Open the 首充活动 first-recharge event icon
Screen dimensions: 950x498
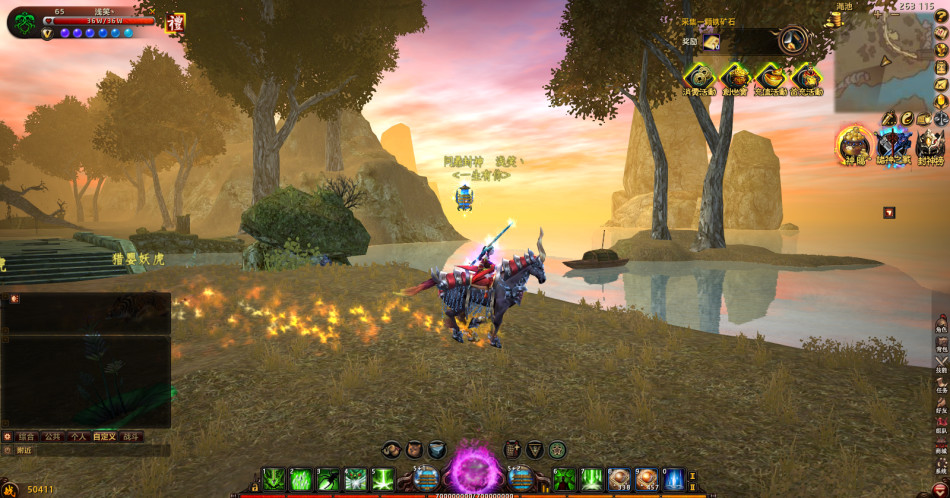pos(806,77)
